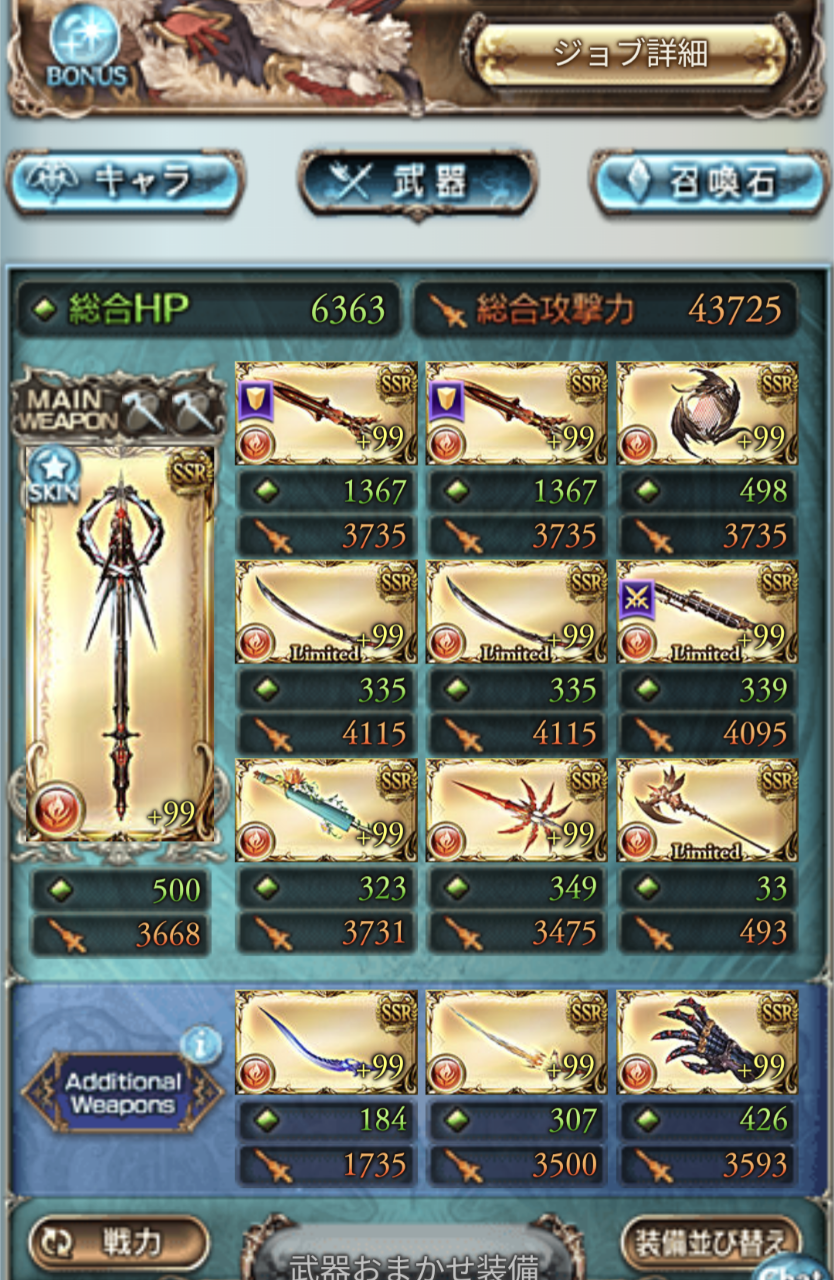Choose the Limited axe weapon slot
The image size is (834, 1280).
707,809
